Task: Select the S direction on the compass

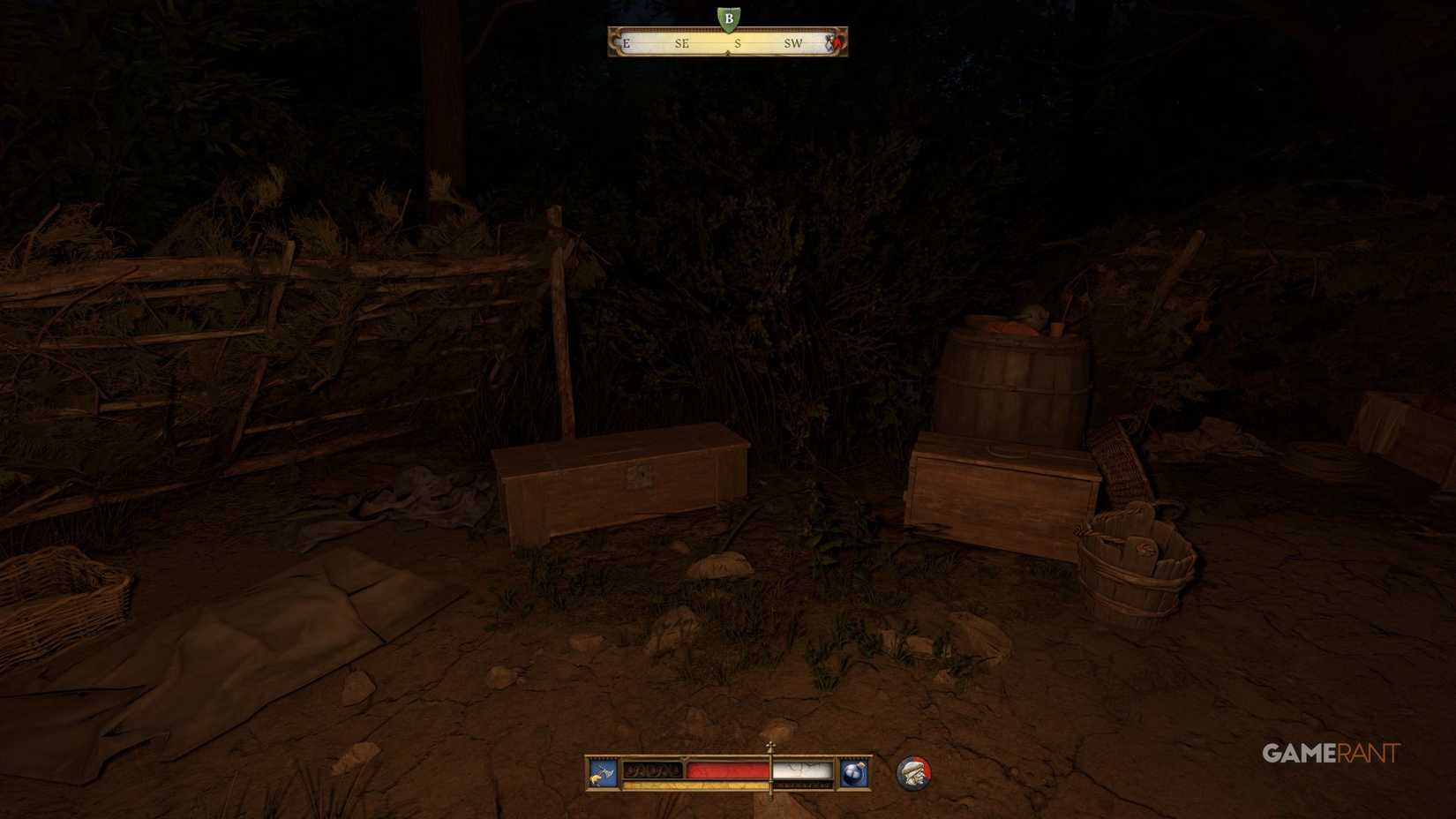Action: pos(738,45)
